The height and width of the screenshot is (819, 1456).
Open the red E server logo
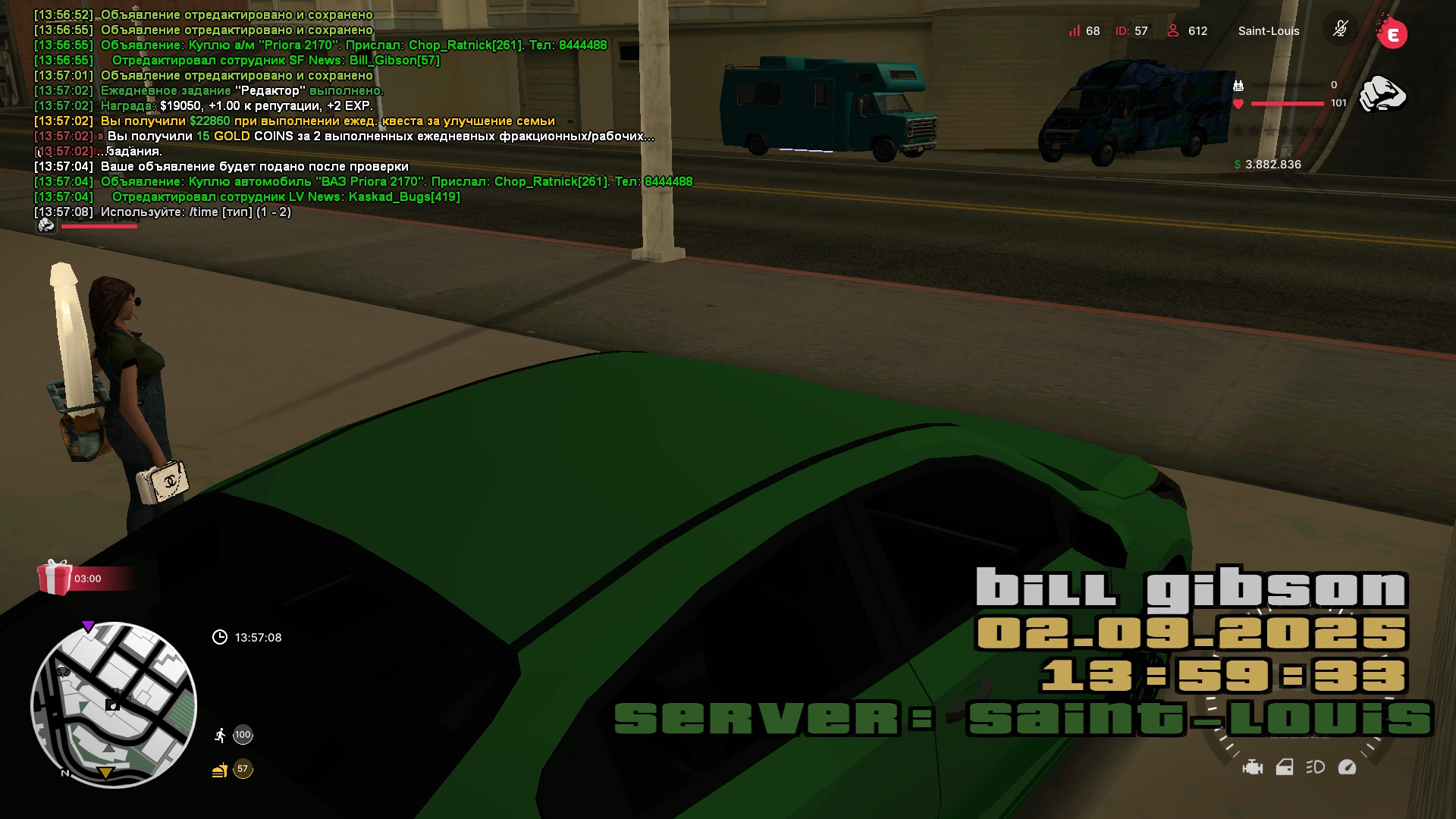1392,33
